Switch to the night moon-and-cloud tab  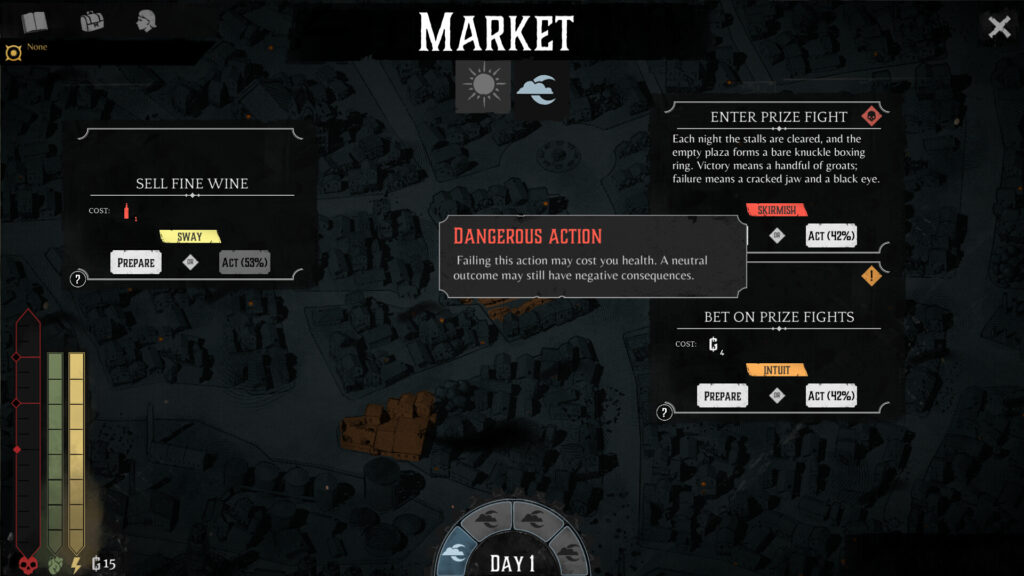[x=537, y=89]
